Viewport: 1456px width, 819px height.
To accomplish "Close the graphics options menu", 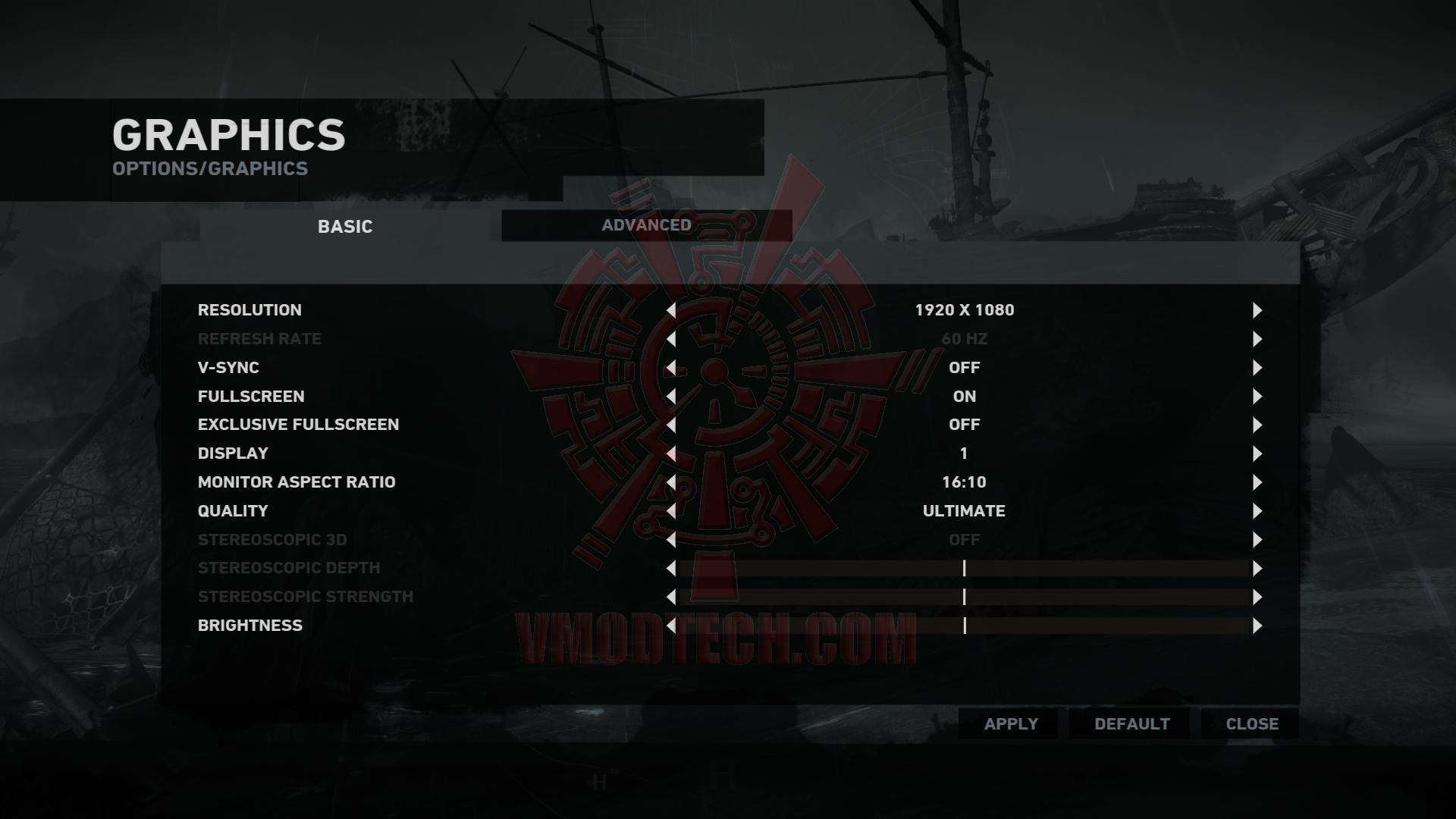I will 1252,724.
